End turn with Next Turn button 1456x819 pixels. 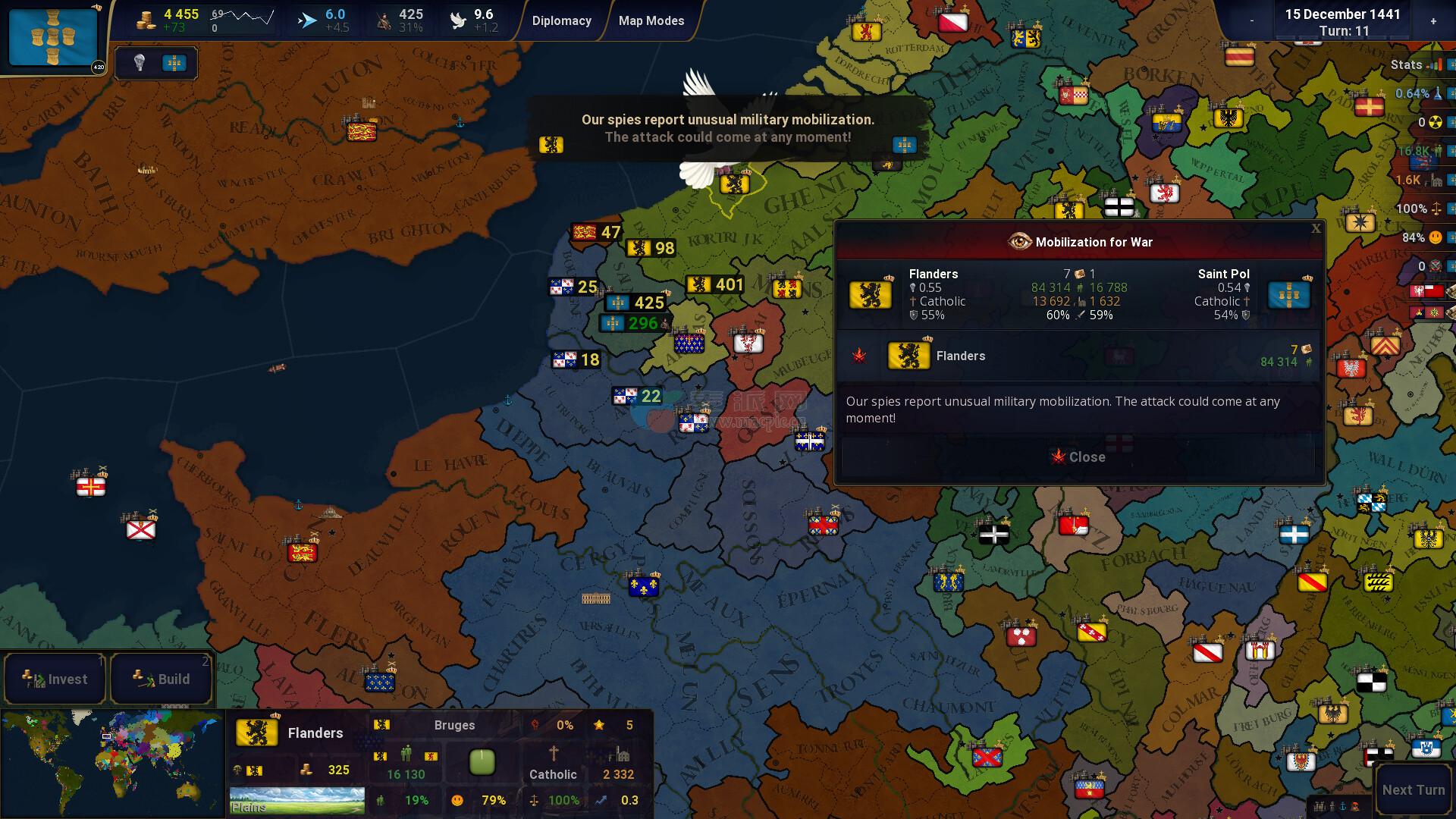coord(1413,789)
